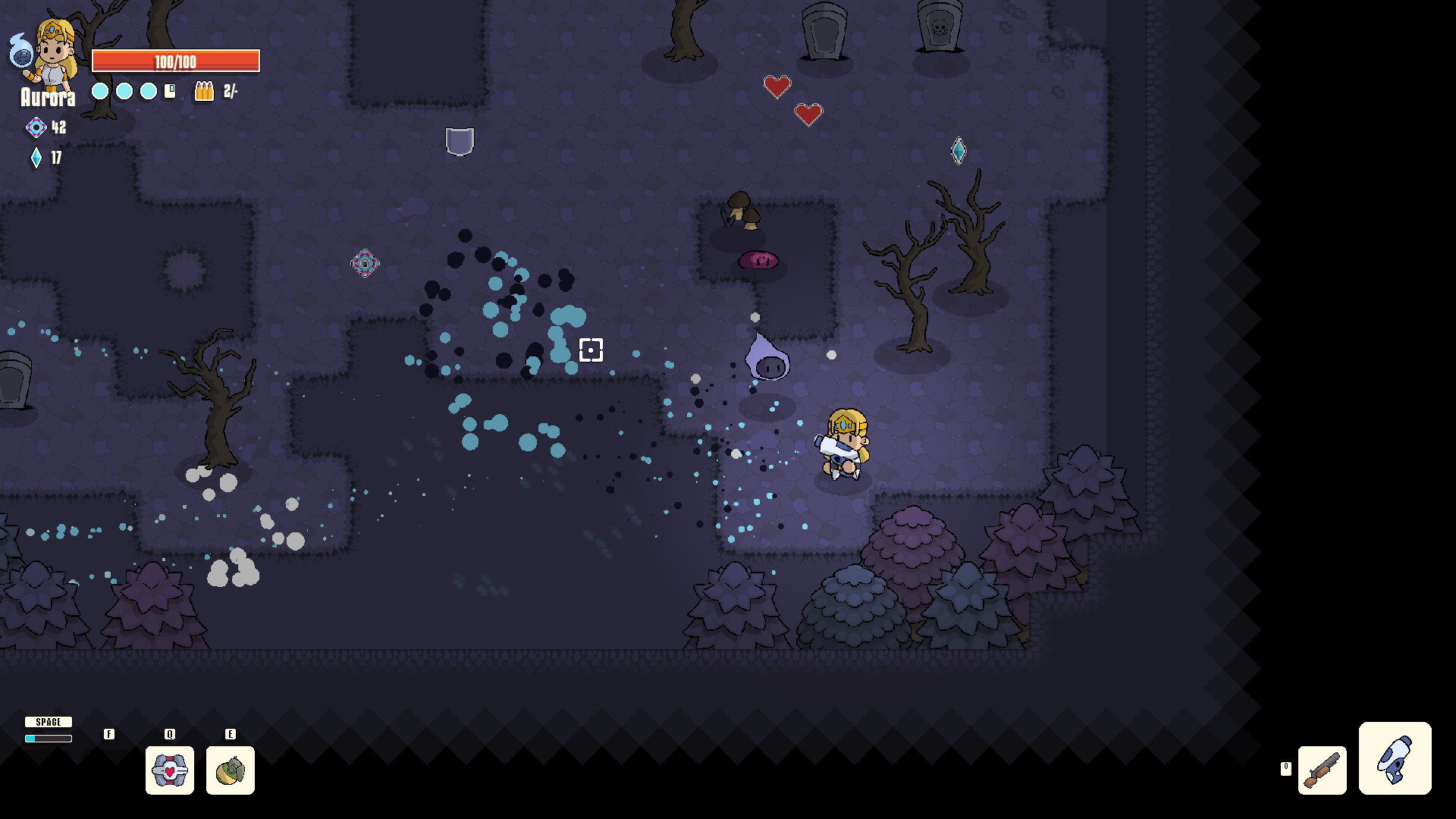
Task: Click the pink diamond currency icon
Action: click(x=35, y=127)
